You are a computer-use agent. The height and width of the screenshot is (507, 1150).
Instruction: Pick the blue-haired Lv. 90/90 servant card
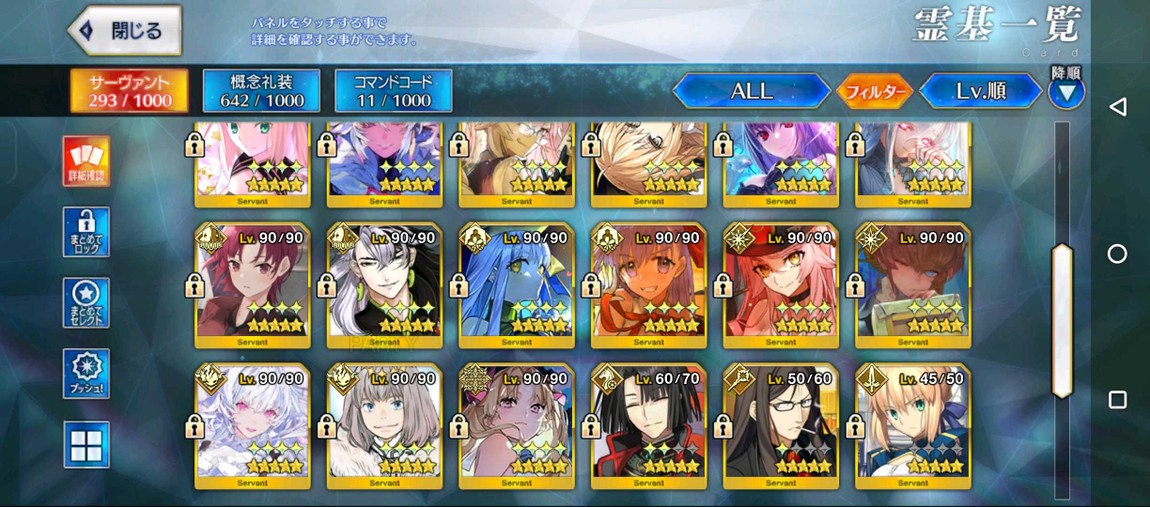(517, 285)
